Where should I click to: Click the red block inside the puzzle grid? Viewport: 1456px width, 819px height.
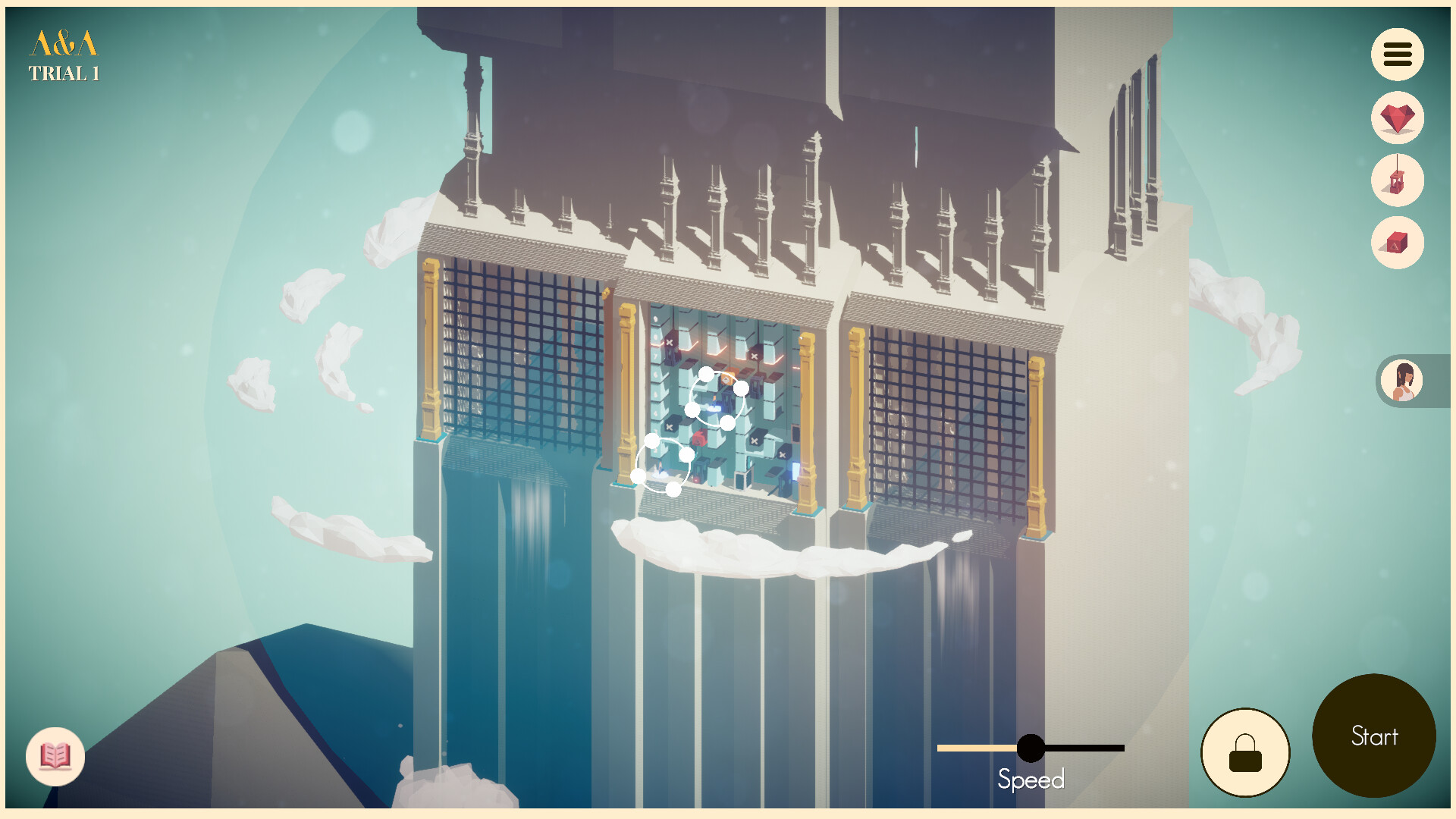click(x=700, y=437)
